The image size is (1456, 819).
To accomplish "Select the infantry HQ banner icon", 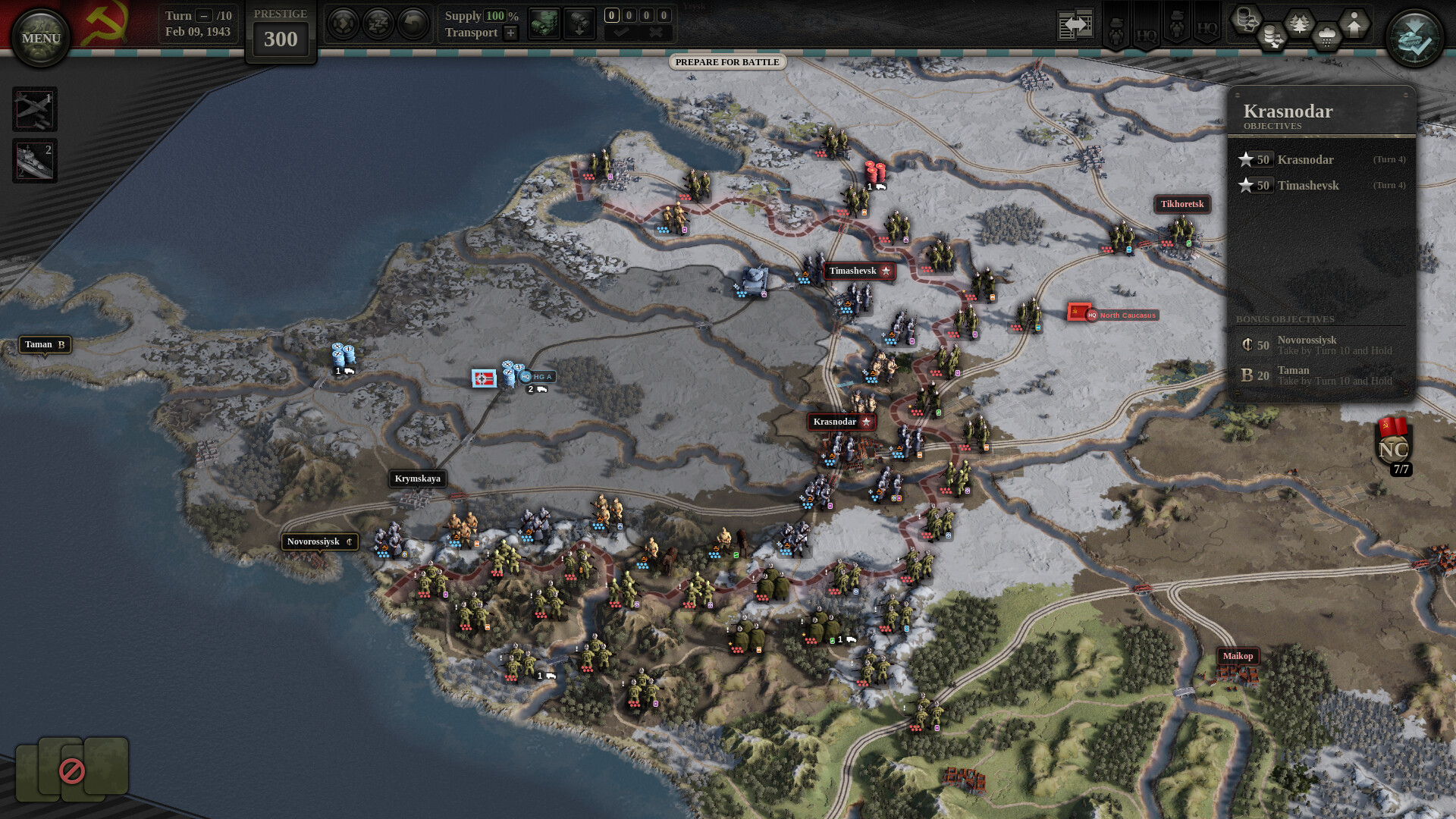I will tap(1117, 27).
